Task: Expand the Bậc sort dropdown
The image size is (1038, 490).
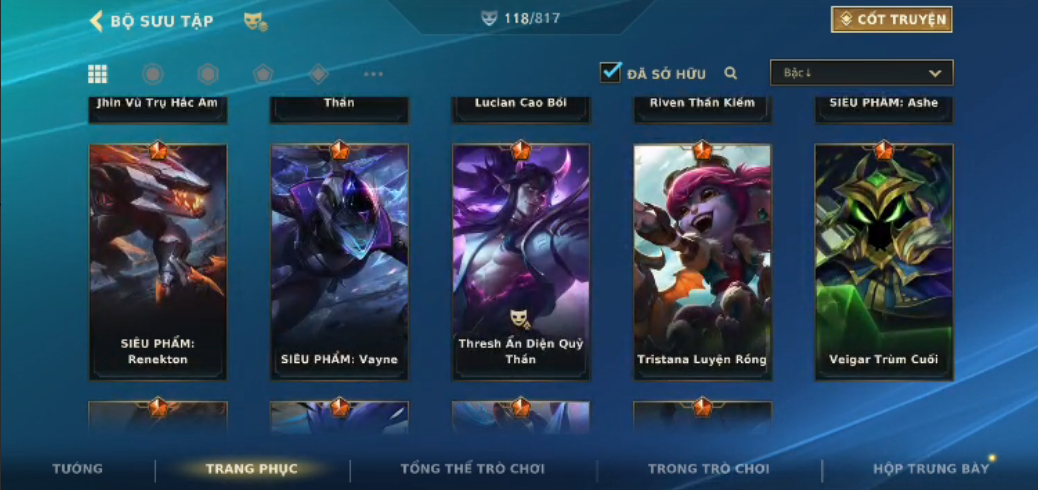Action: click(861, 72)
